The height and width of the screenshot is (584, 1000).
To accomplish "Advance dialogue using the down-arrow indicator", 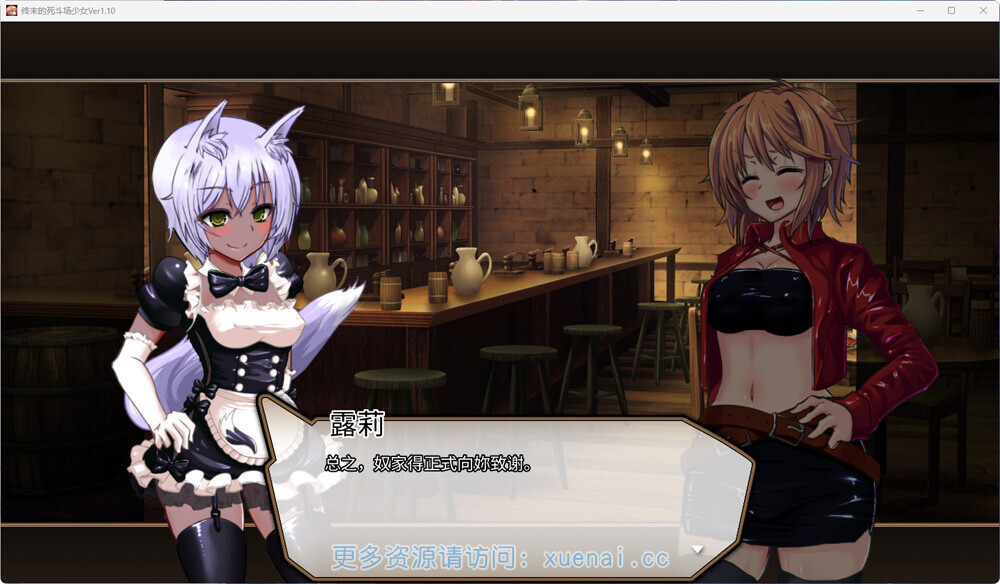I will [x=698, y=549].
